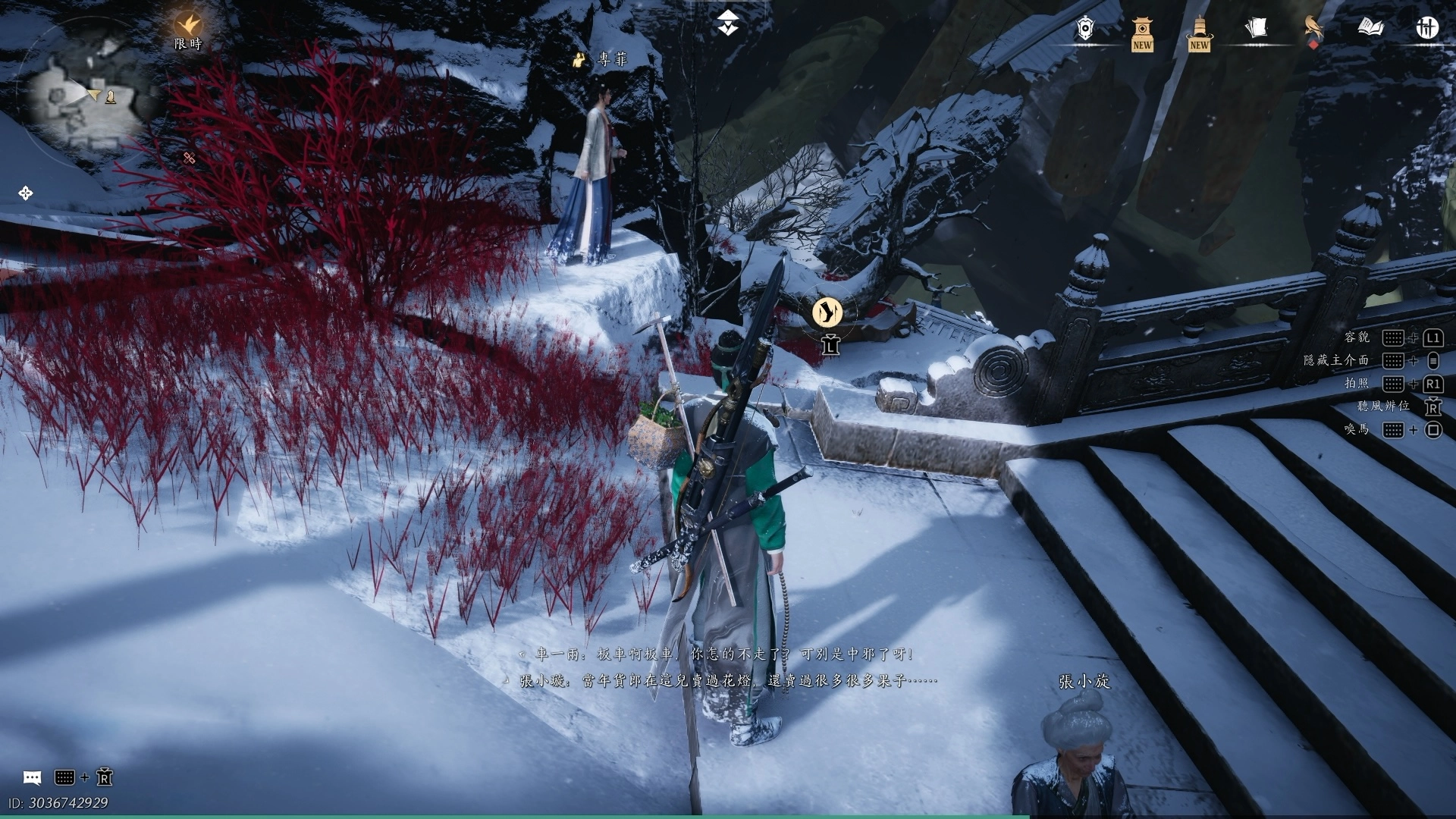
Task: Open the round main menu icon
Action: 1427,29
